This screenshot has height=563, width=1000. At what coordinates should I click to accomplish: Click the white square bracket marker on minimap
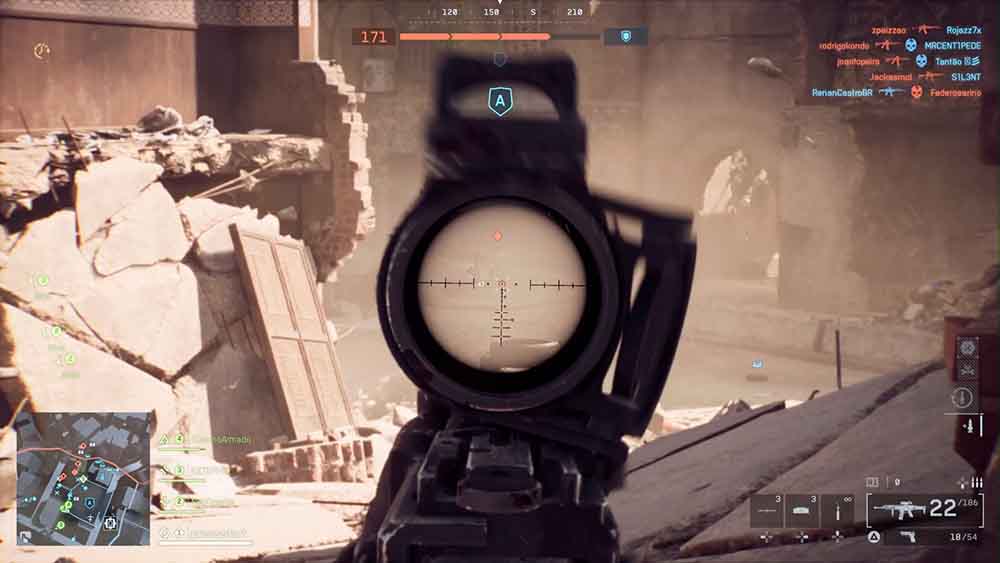click(x=110, y=521)
